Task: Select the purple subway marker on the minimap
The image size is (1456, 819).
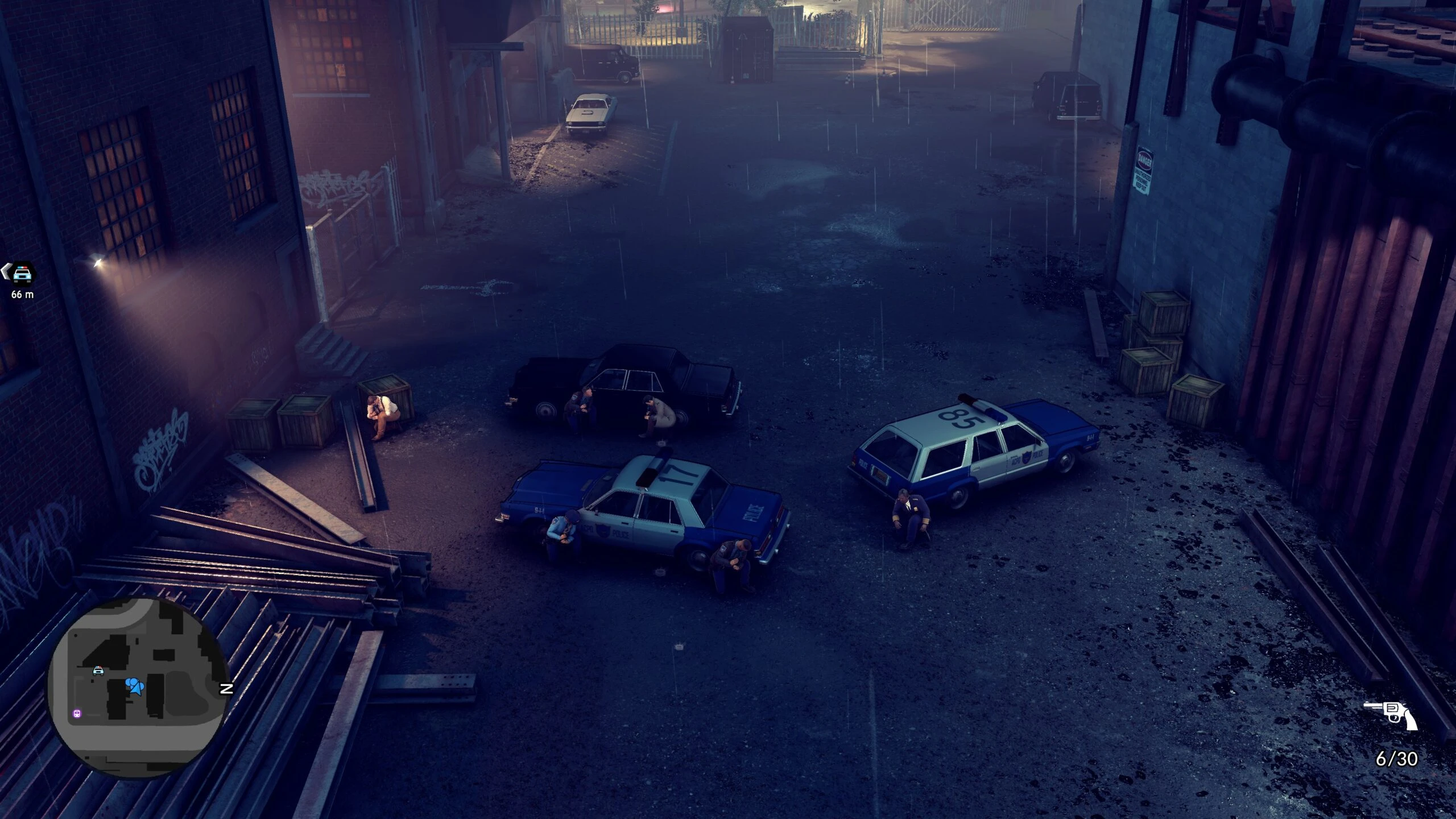Action: [76, 714]
